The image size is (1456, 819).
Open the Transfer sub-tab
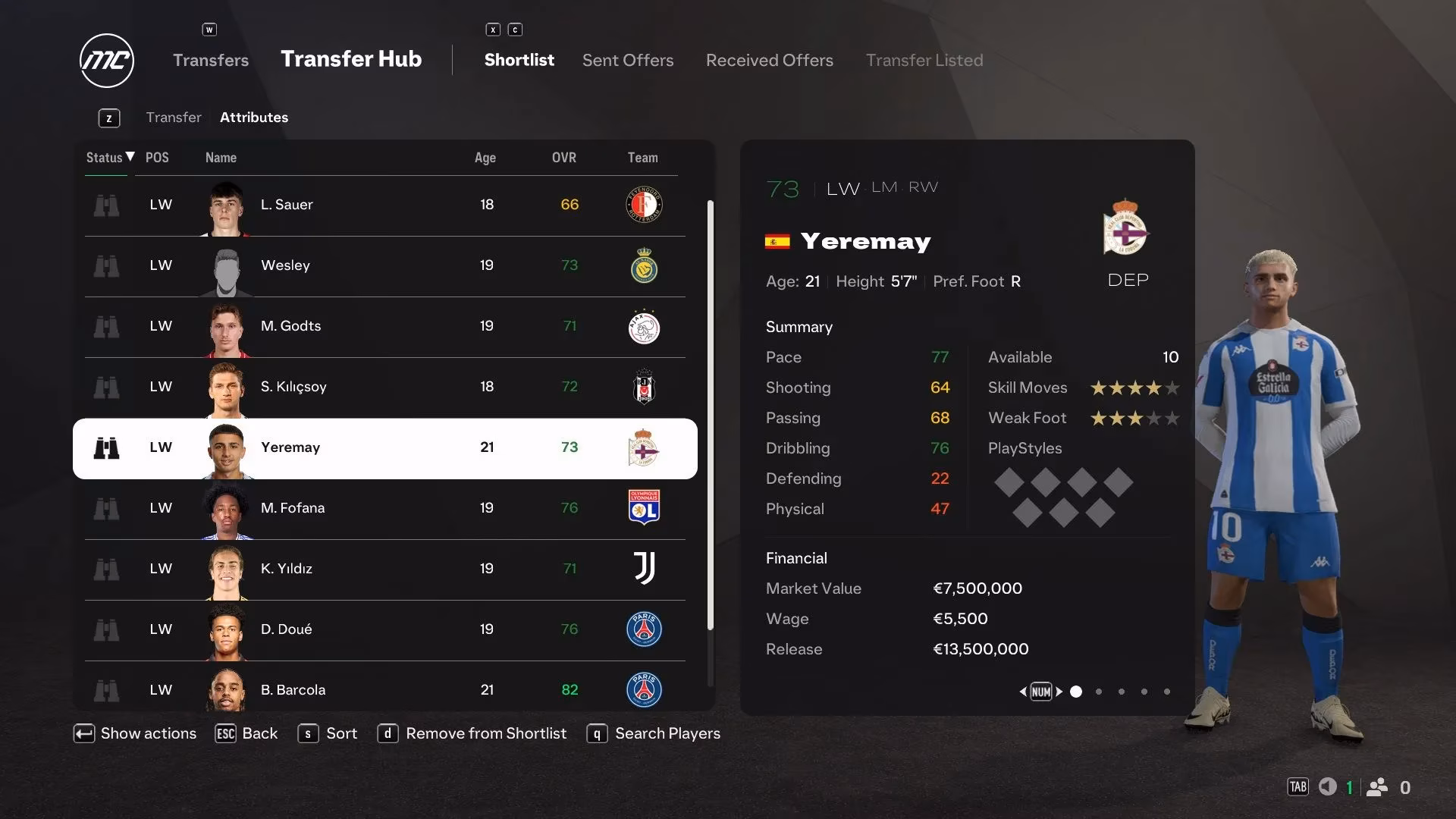pyautogui.click(x=174, y=117)
